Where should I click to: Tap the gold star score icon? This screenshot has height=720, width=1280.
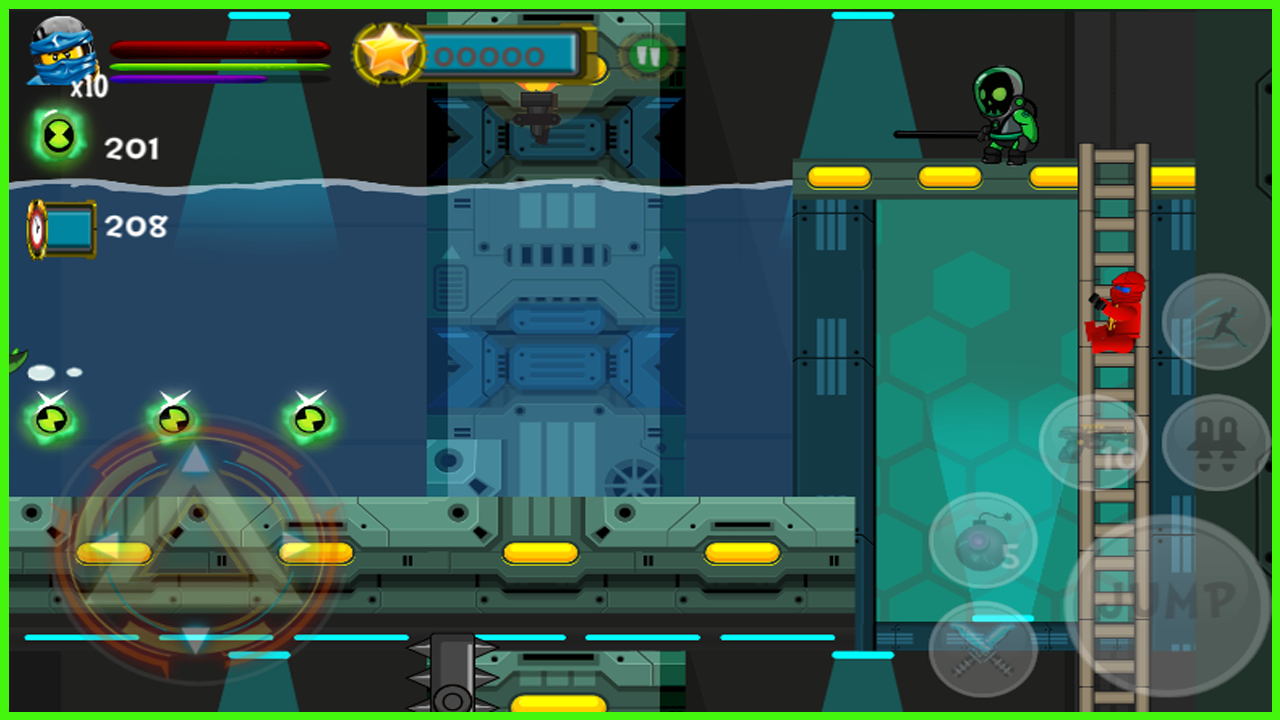(388, 55)
